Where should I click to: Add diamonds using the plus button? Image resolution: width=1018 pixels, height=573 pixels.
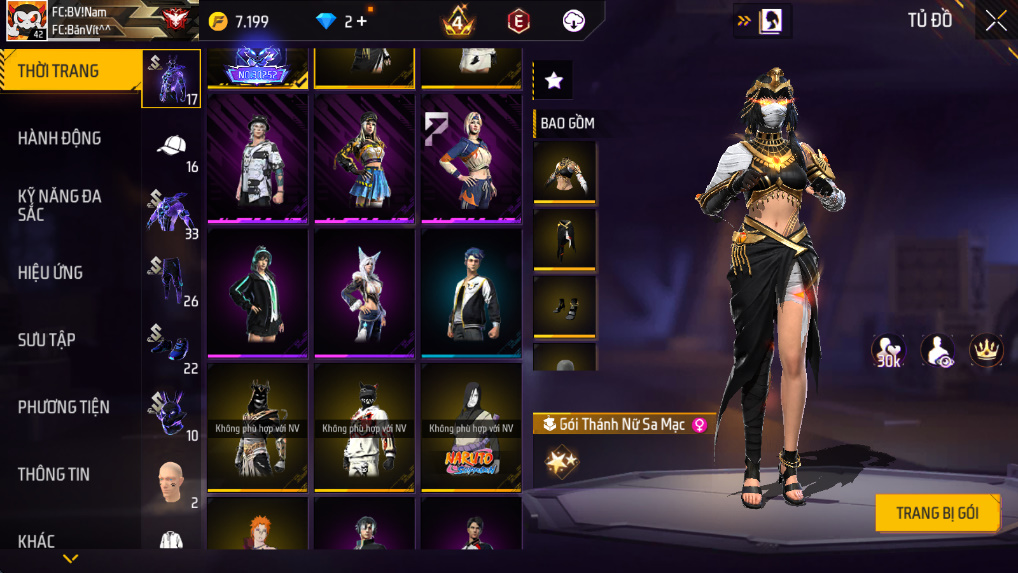point(361,21)
